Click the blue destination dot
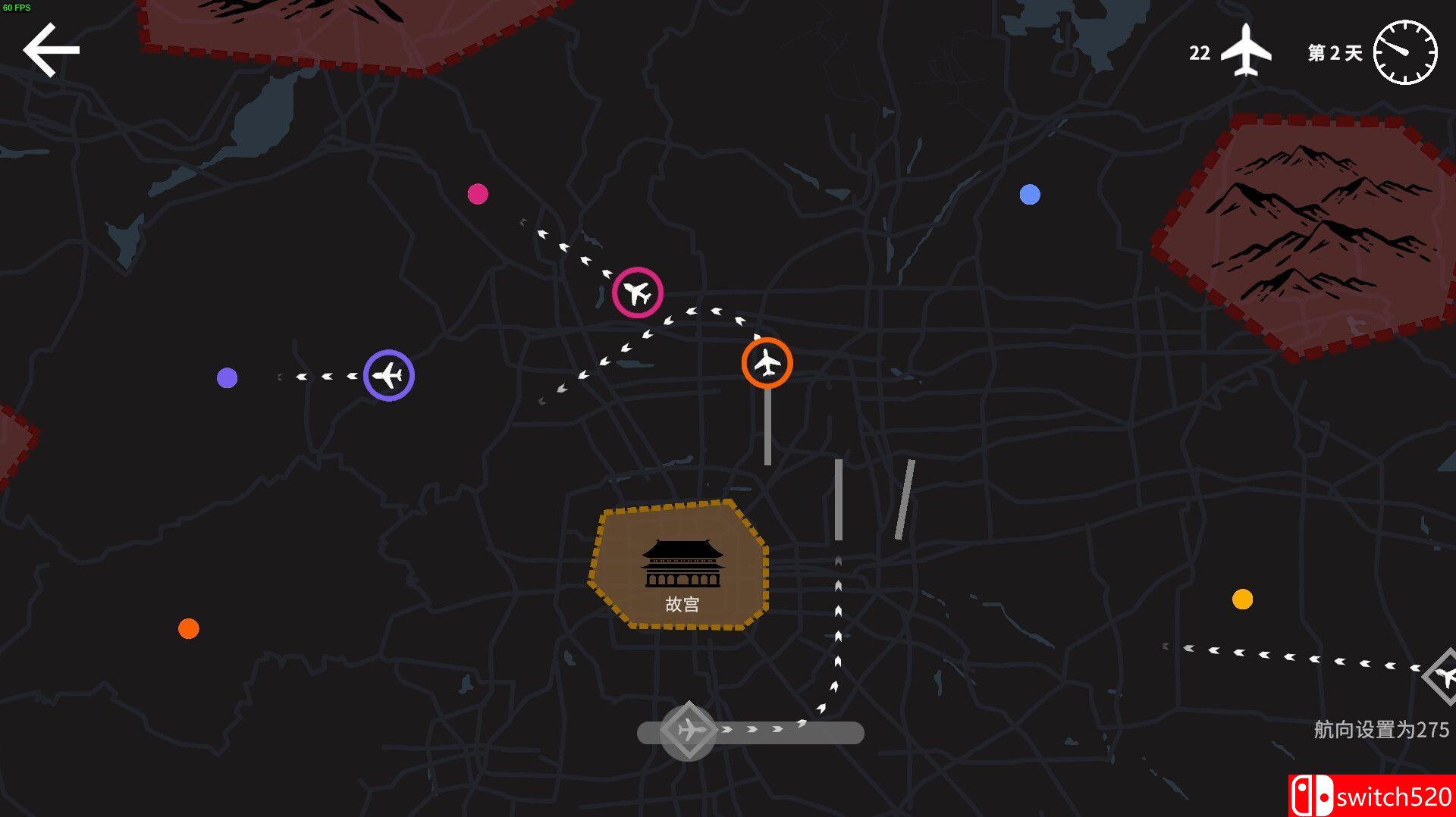 point(1030,195)
